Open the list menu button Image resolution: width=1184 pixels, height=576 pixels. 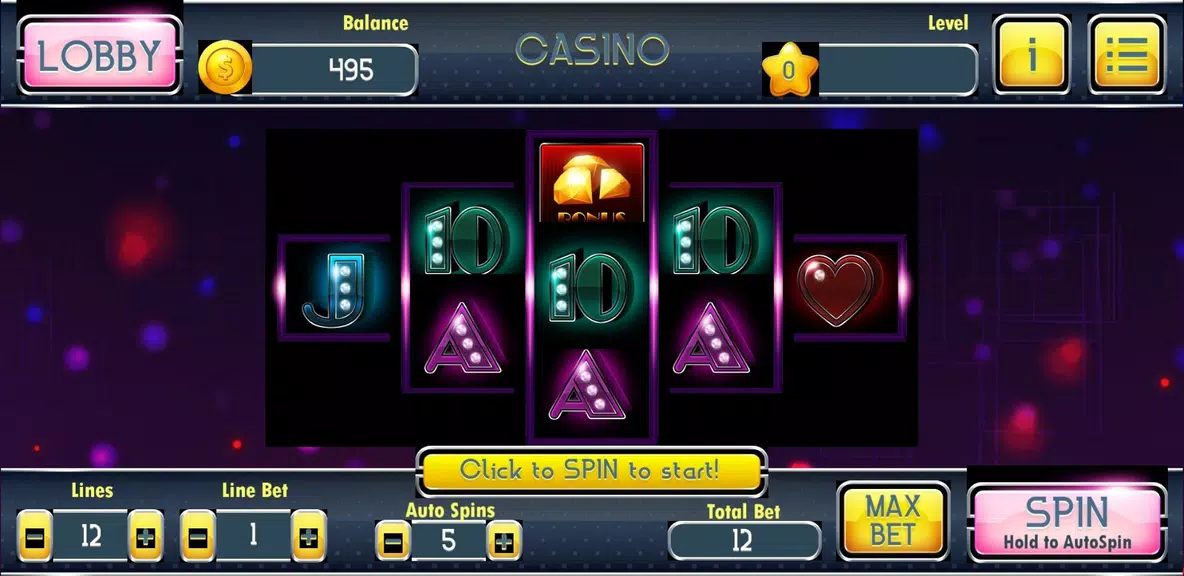[1126, 56]
